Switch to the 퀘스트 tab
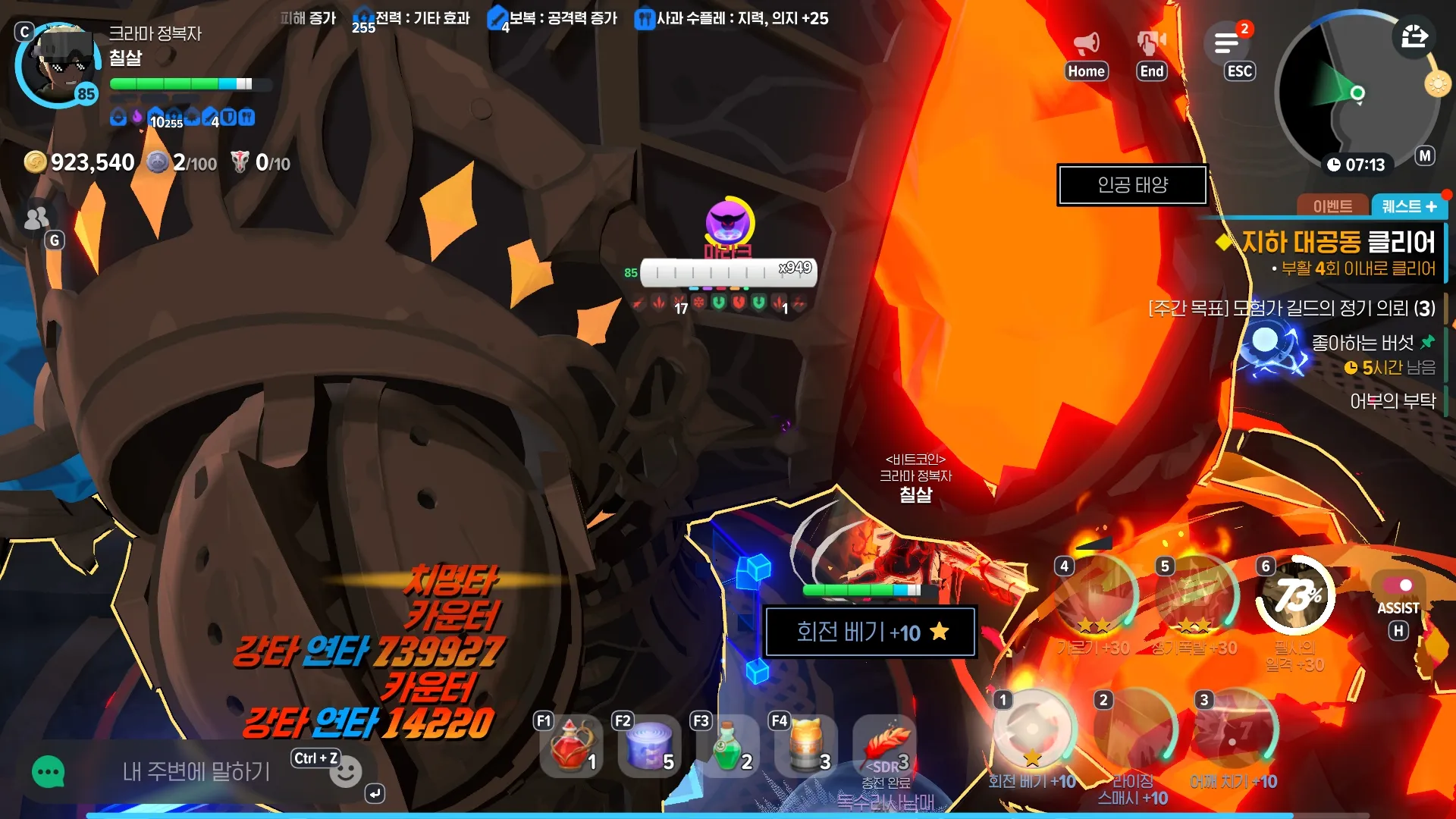1456x819 pixels. coord(1408,206)
